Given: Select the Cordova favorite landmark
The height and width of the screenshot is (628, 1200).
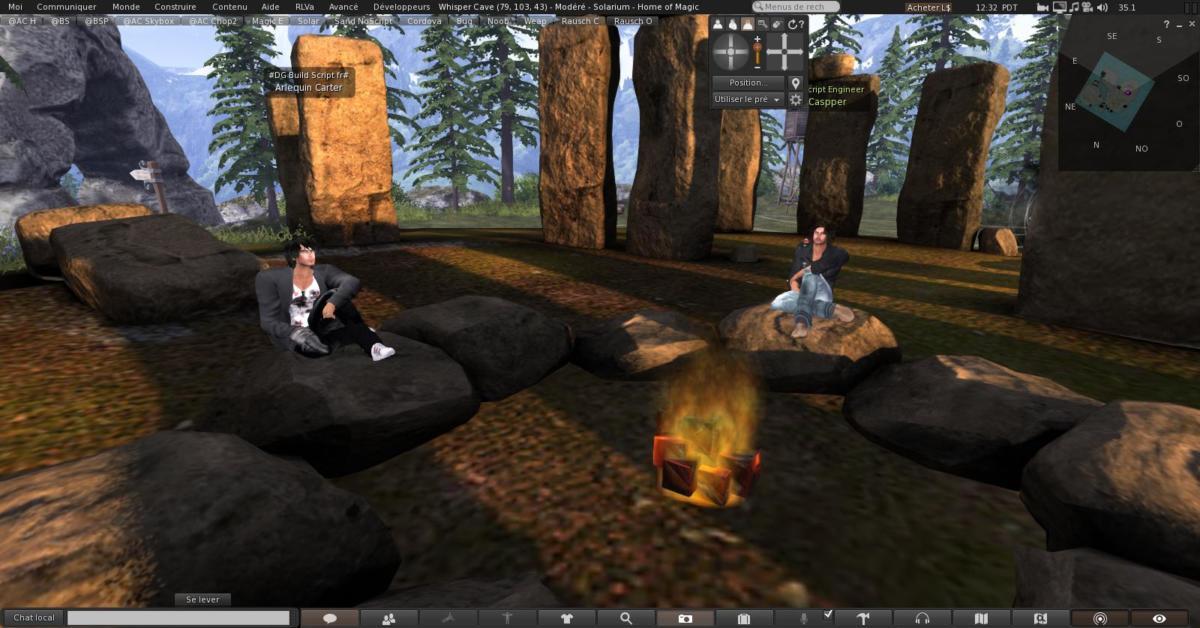Looking at the screenshot, I should pyautogui.click(x=424, y=20).
